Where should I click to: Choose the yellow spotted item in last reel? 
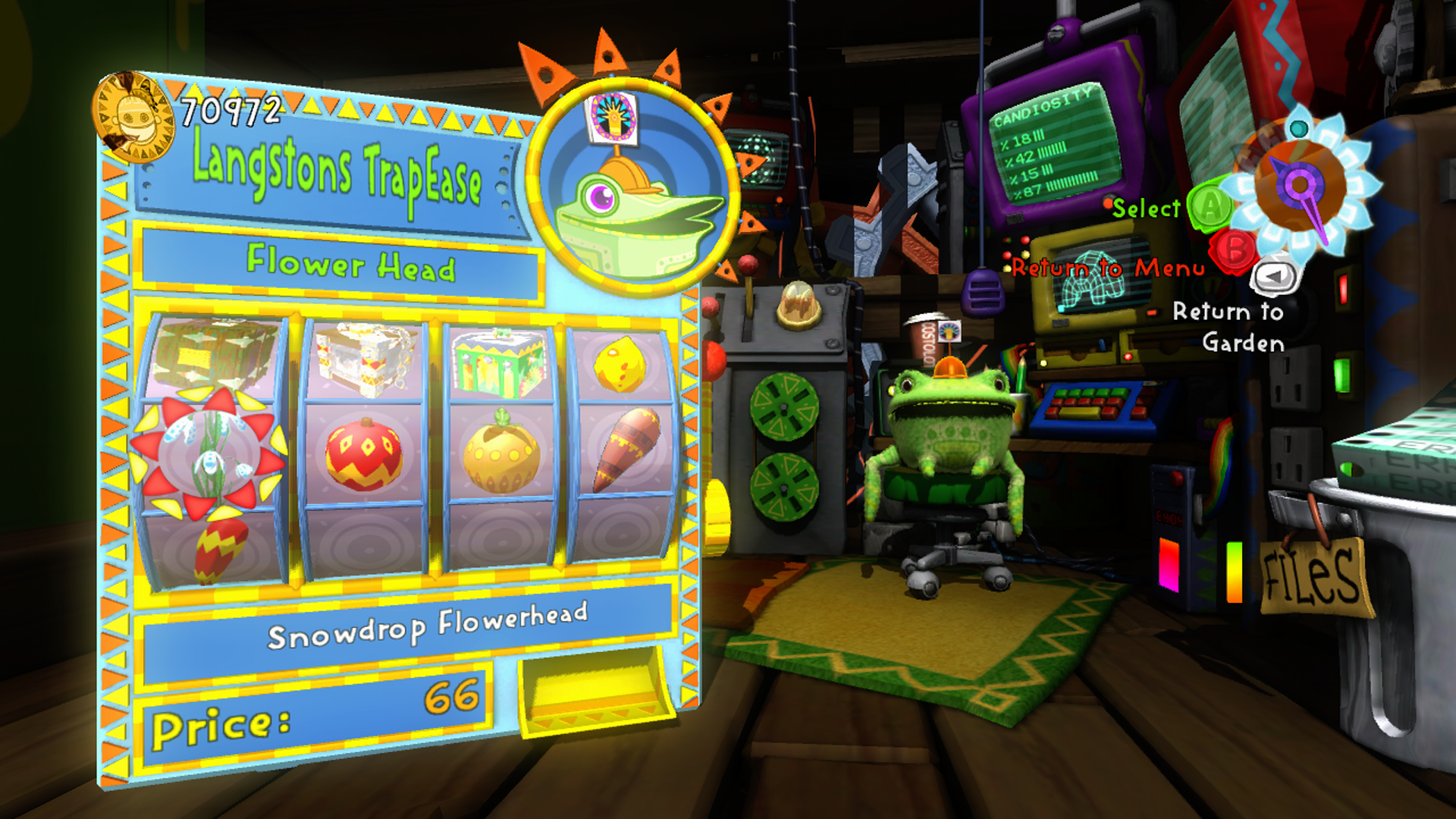(x=620, y=364)
